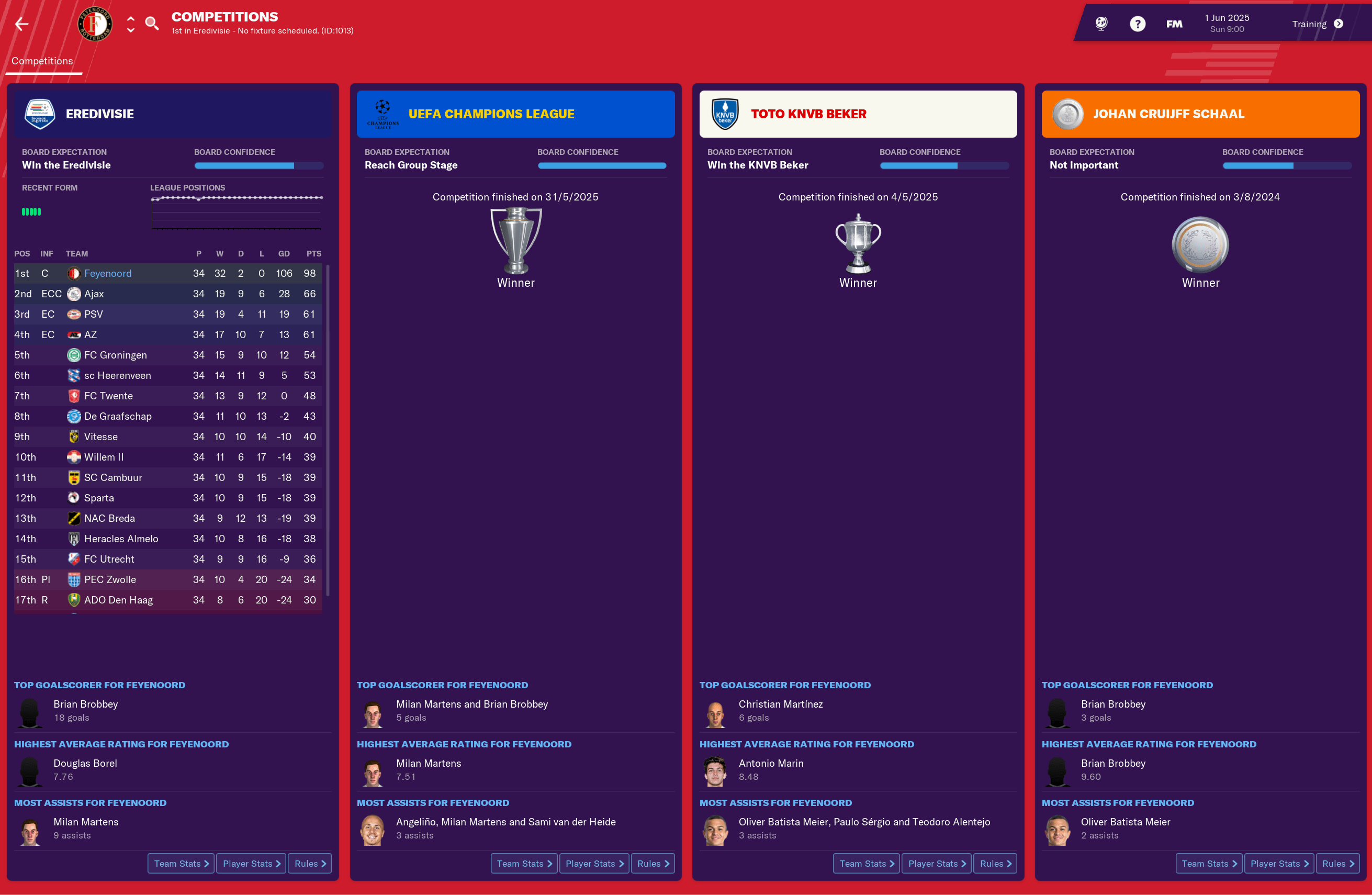Open the help question mark icon
Screen dimensions: 1372x895
click(1138, 24)
